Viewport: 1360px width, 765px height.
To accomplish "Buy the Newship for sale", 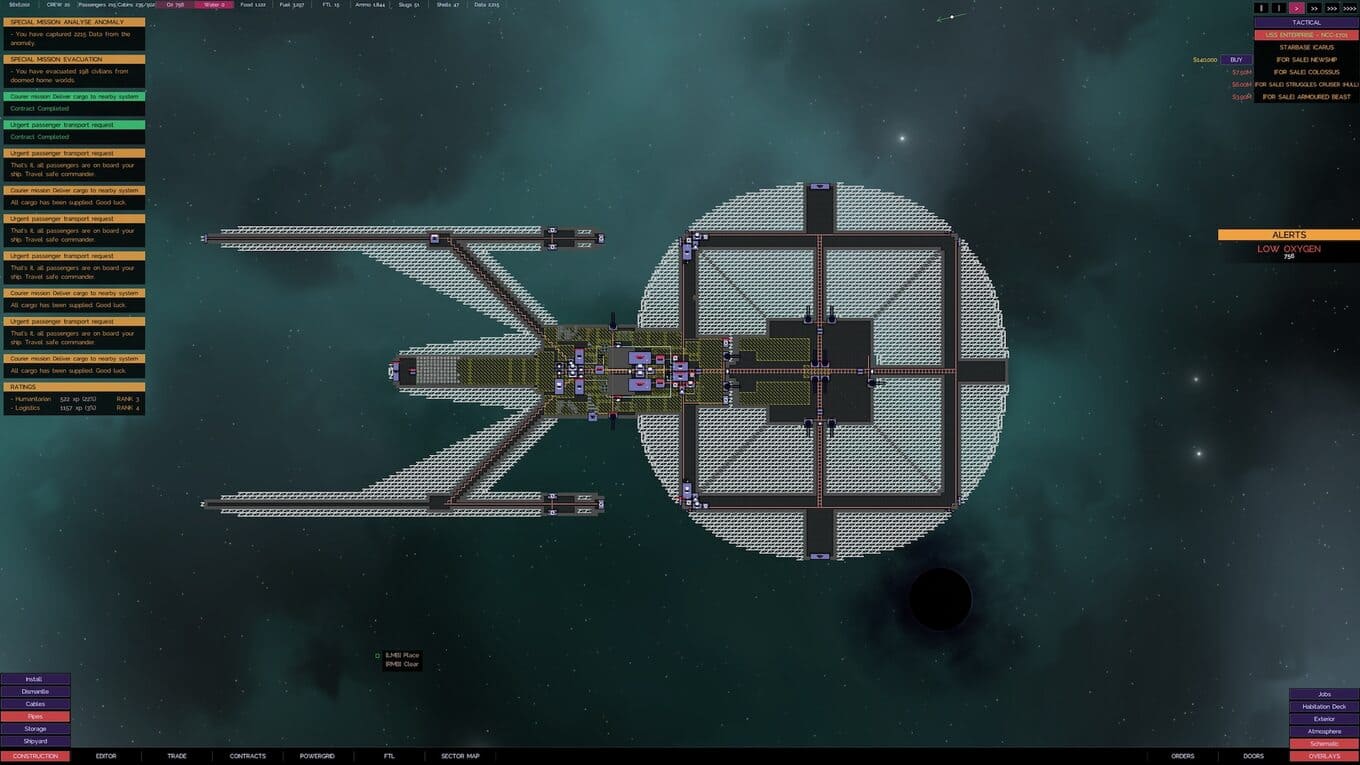I will (x=1236, y=60).
